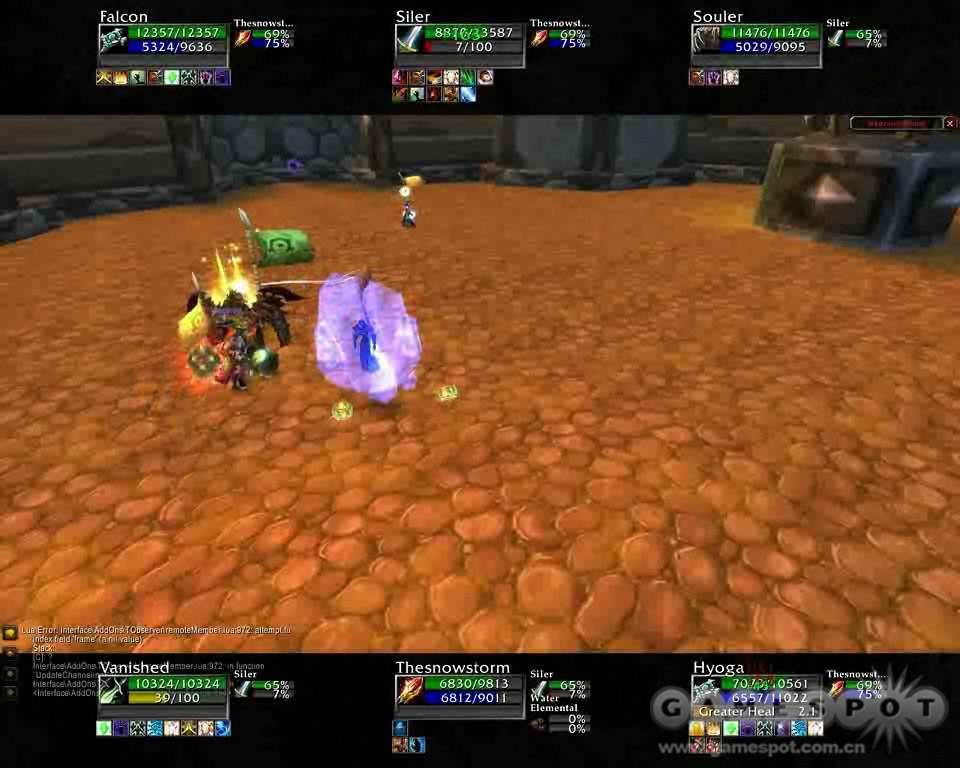Select Thesnowstorm's portrait in the unit frame
This screenshot has width=960, height=768.
(x=410, y=690)
